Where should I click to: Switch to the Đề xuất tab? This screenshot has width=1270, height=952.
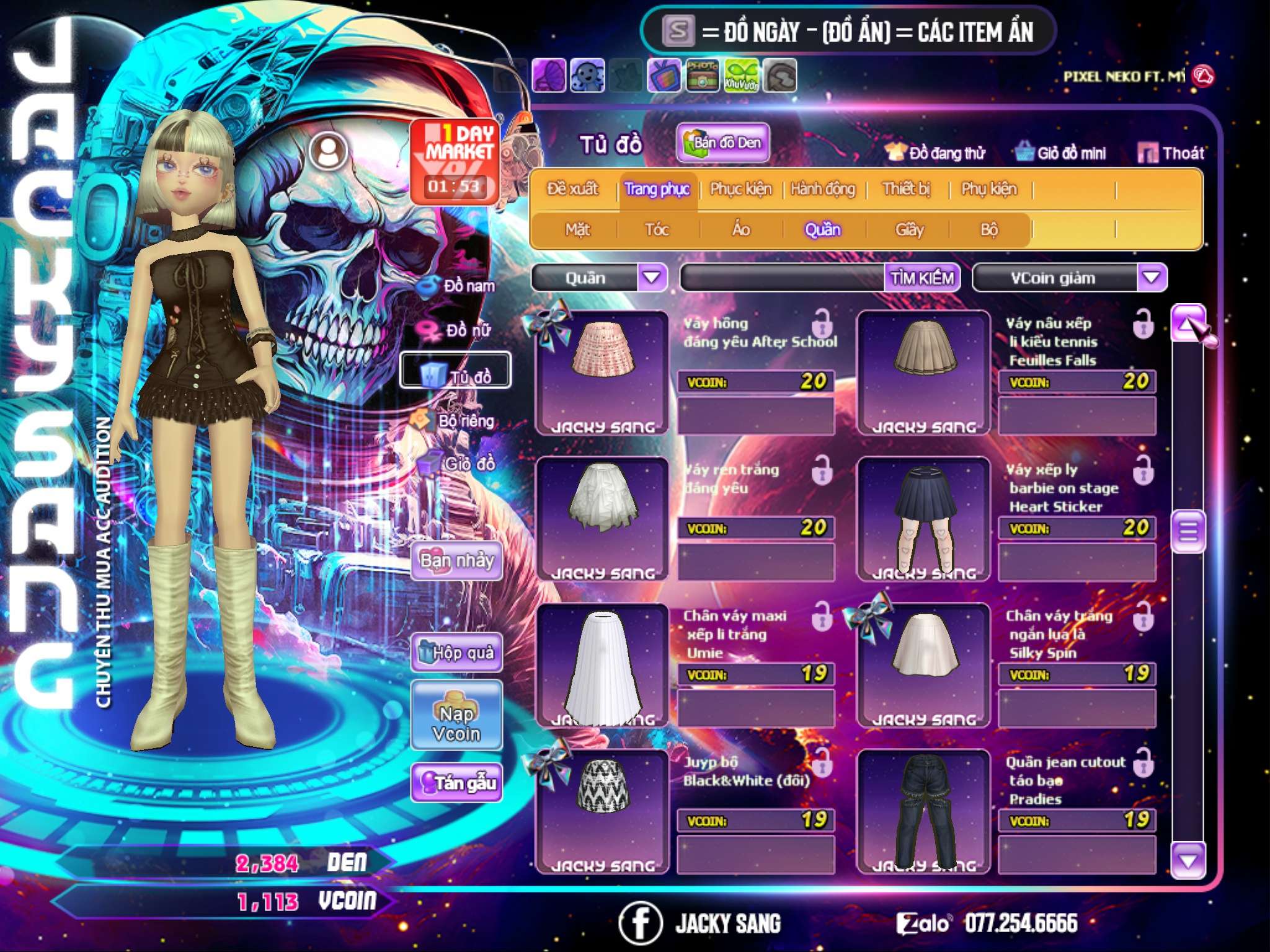572,189
